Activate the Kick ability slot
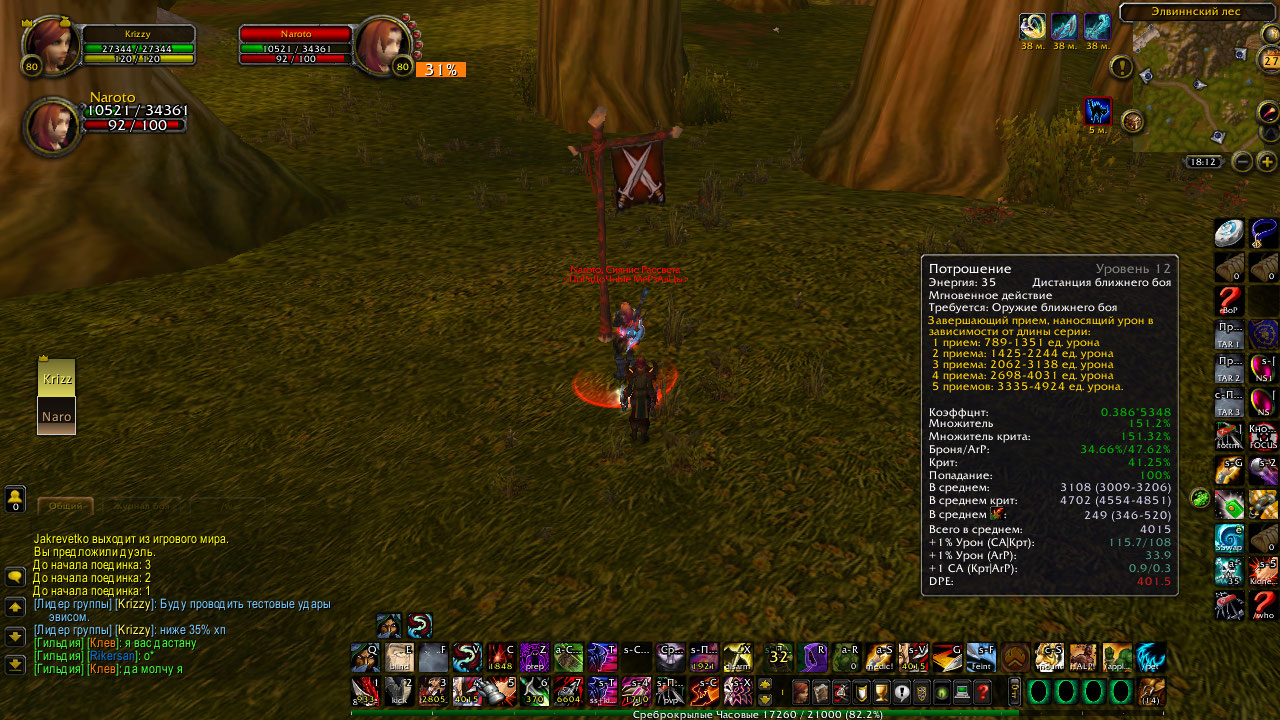Viewport: 1280px width, 720px height. pyautogui.click(x=399, y=691)
